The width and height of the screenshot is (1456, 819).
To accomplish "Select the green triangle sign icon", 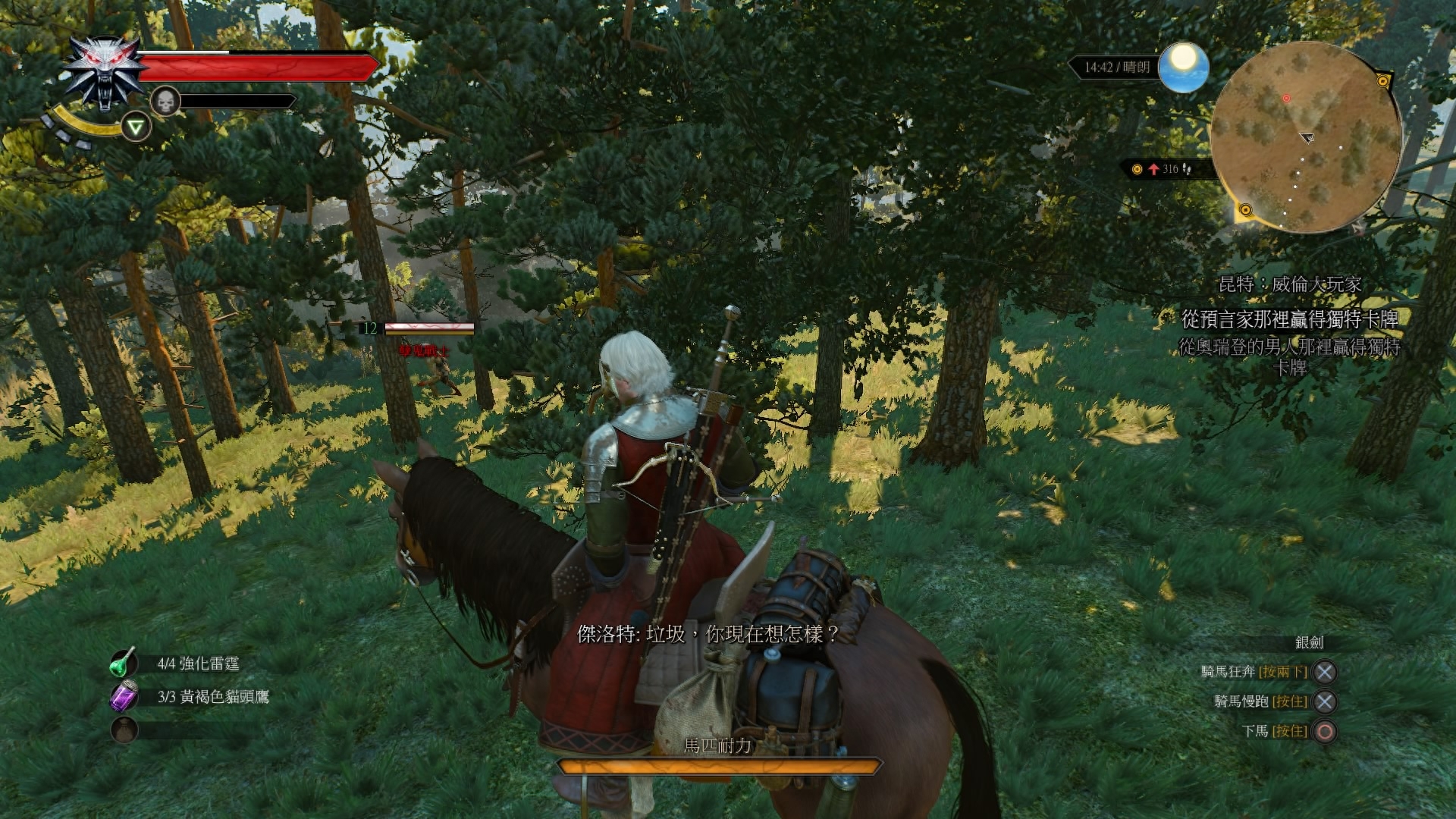I will 136,127.
